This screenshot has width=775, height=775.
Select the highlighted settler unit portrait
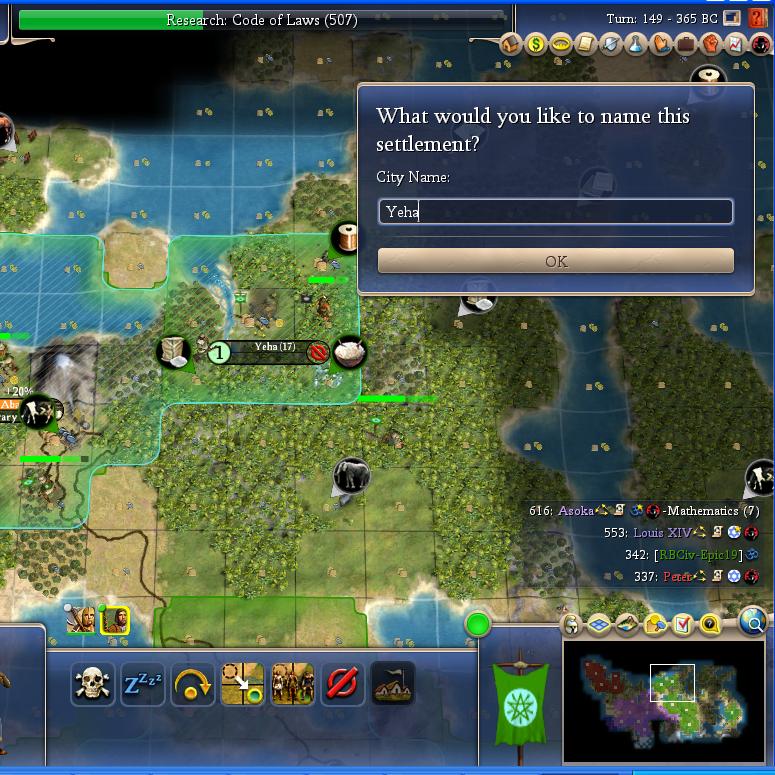pyautogui.click(x=114, y=620)
